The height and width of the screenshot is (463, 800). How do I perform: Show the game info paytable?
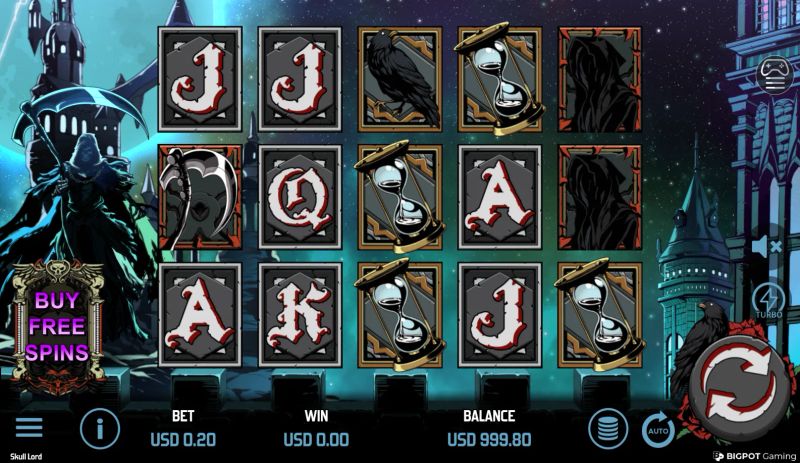click(99, 429)
